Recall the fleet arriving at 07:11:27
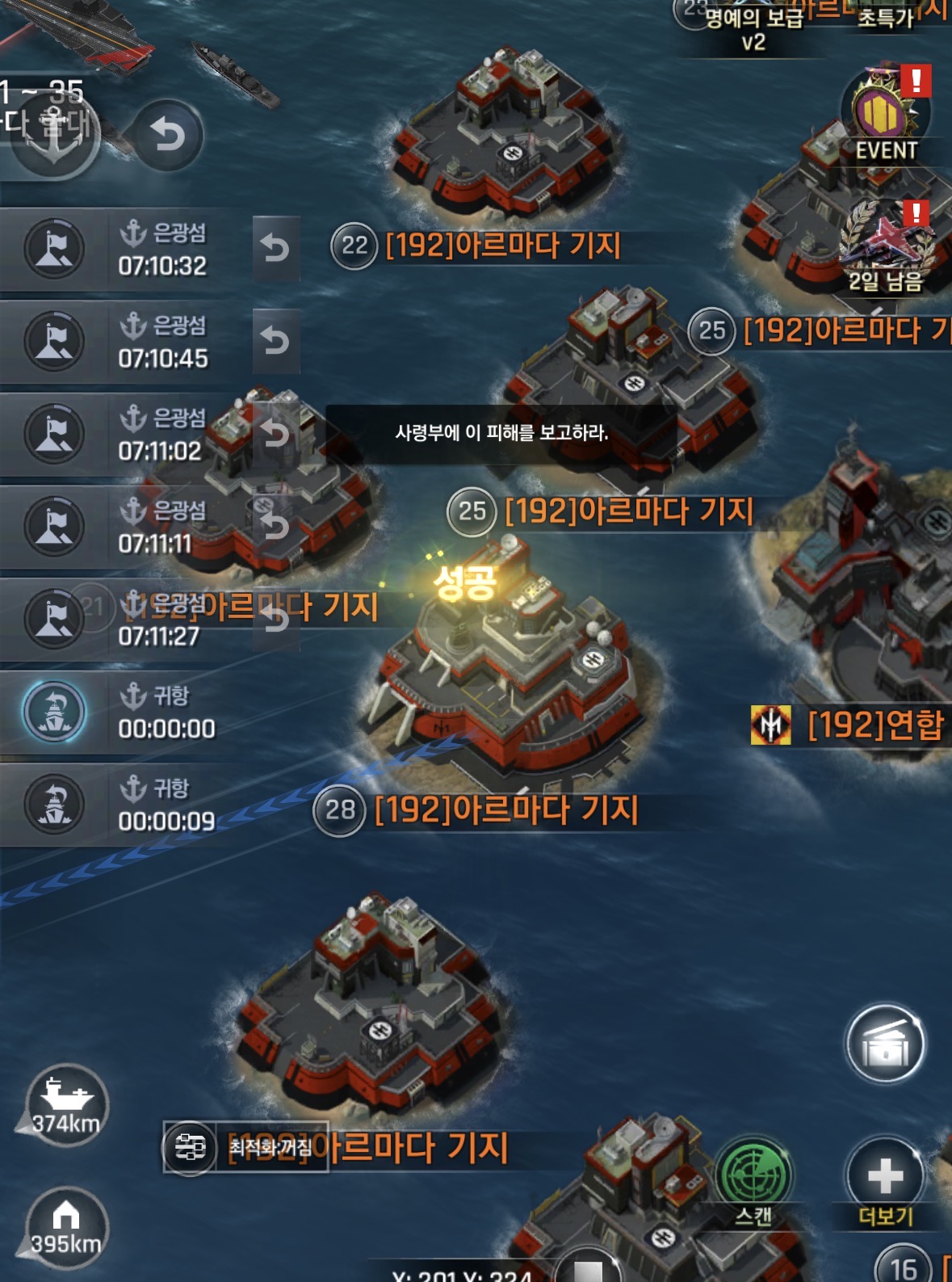952x1282 pixels. (x=275, y=620)
